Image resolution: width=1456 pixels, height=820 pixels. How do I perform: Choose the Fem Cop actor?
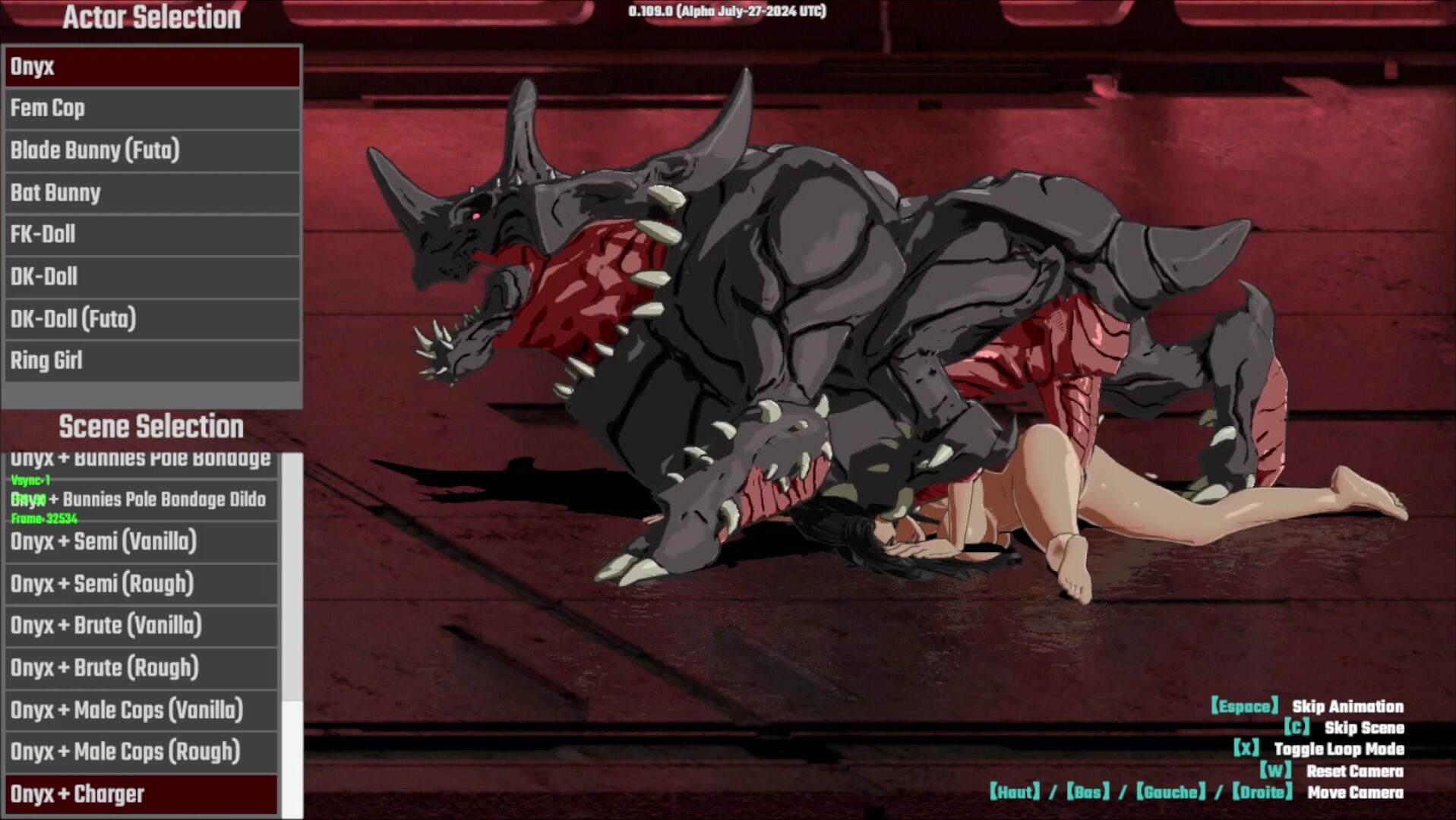[x=152, y=109]
